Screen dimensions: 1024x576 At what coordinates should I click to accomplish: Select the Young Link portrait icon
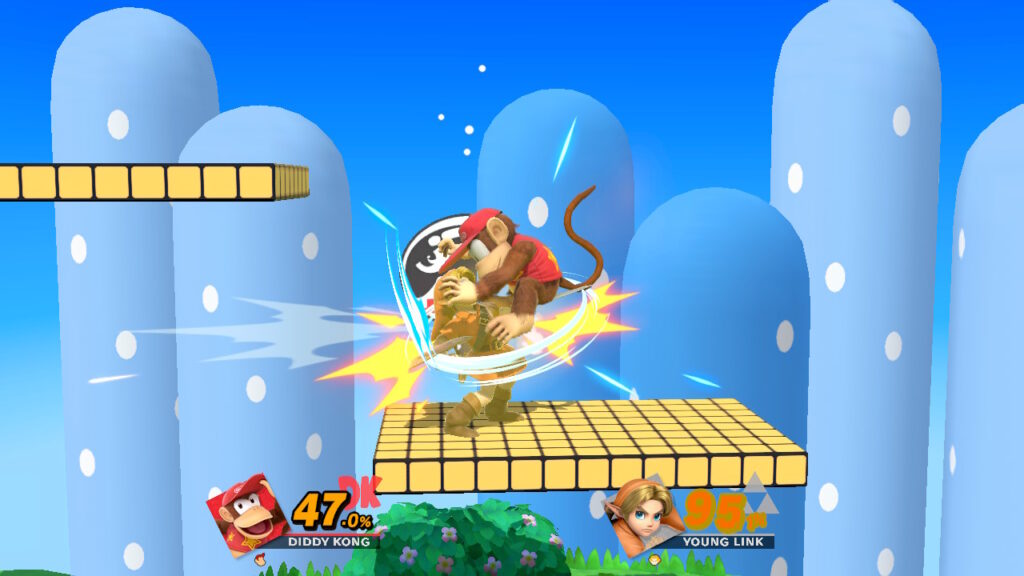coord(645,515)
